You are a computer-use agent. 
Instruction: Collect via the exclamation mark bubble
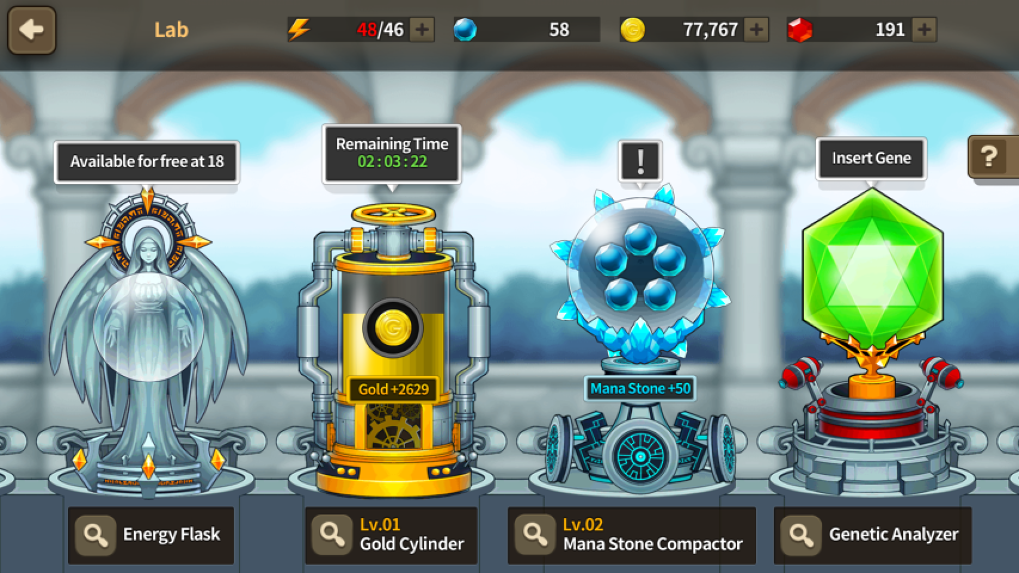coord(640,160)
